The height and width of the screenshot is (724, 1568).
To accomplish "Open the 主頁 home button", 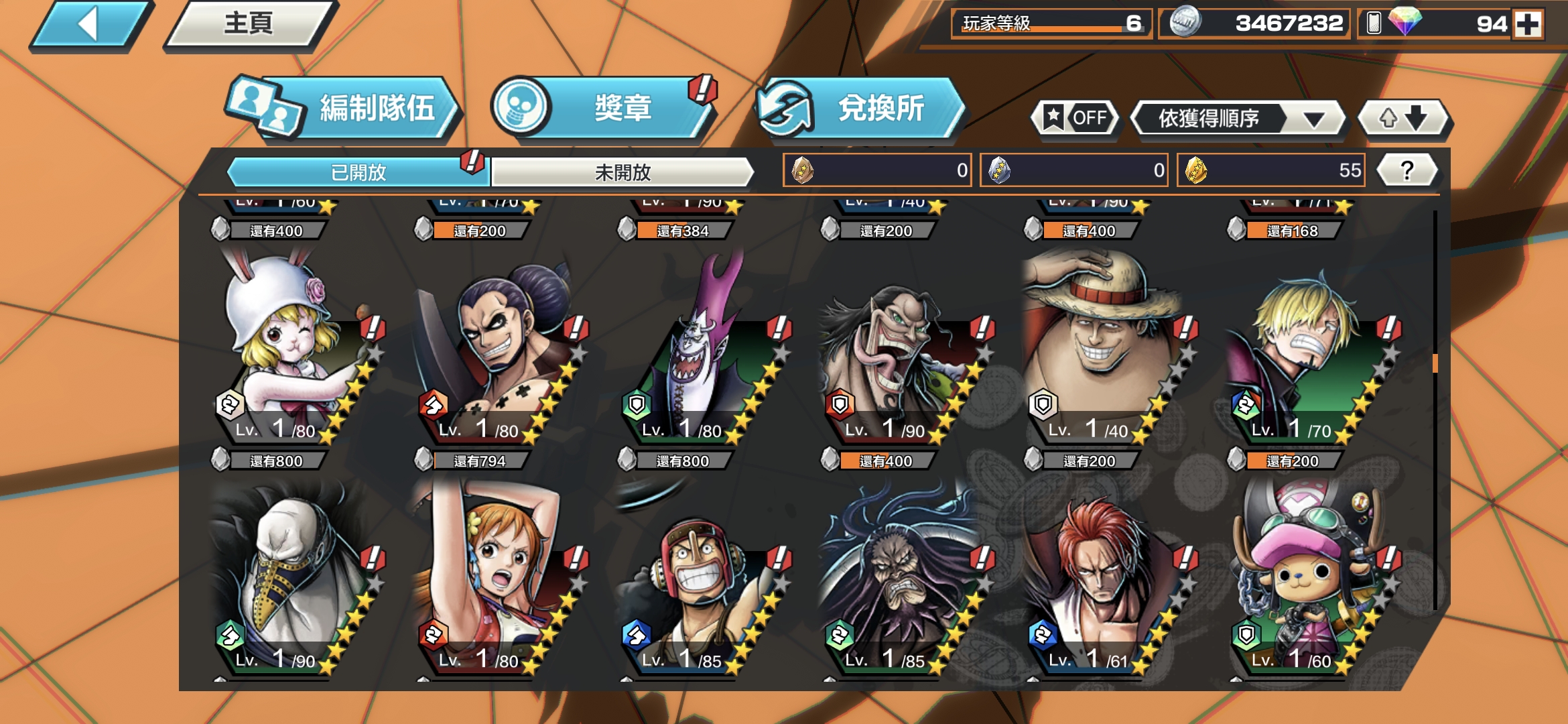I will click(248, 25).
